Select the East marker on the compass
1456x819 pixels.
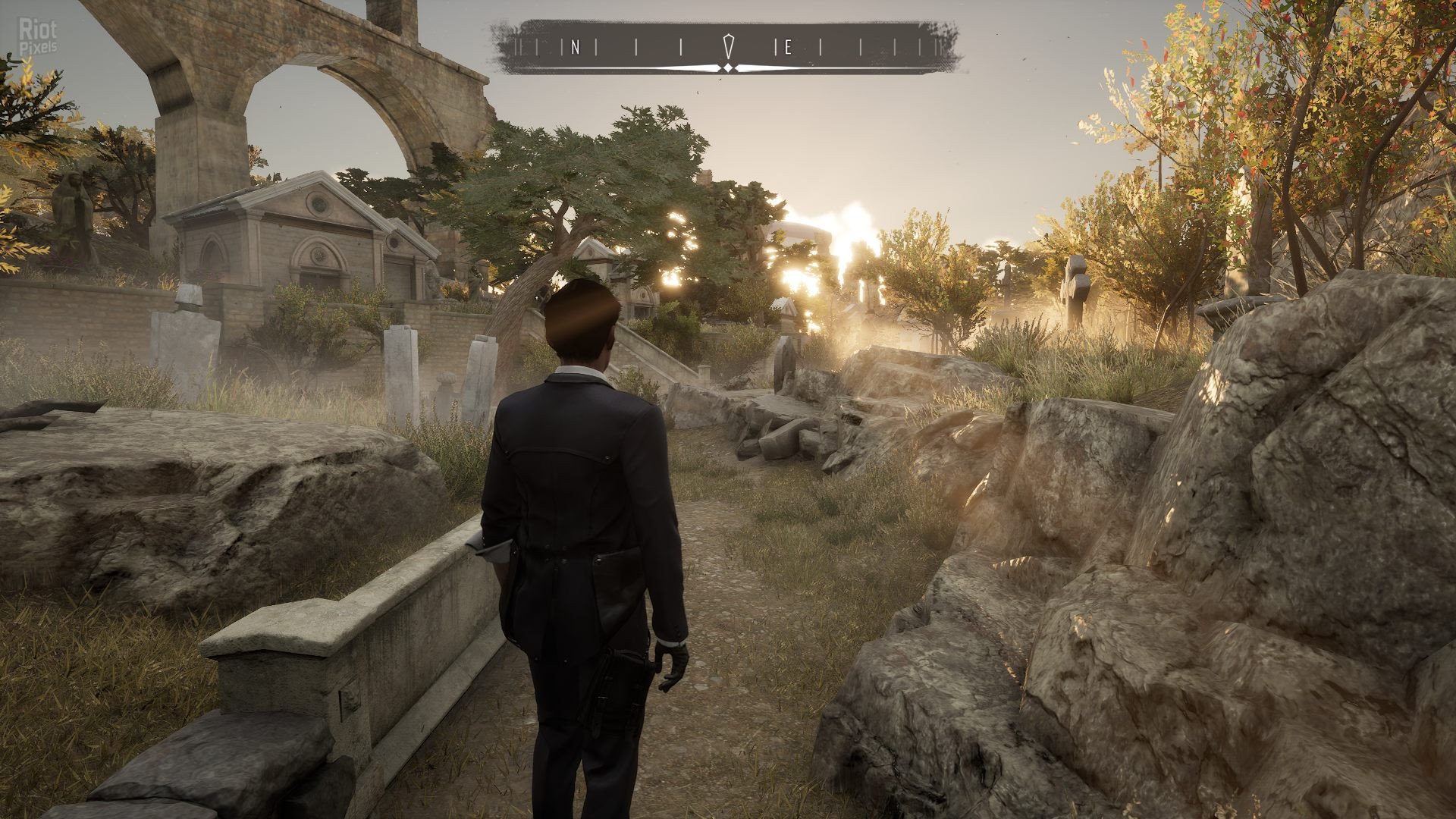tap(787, 49)
